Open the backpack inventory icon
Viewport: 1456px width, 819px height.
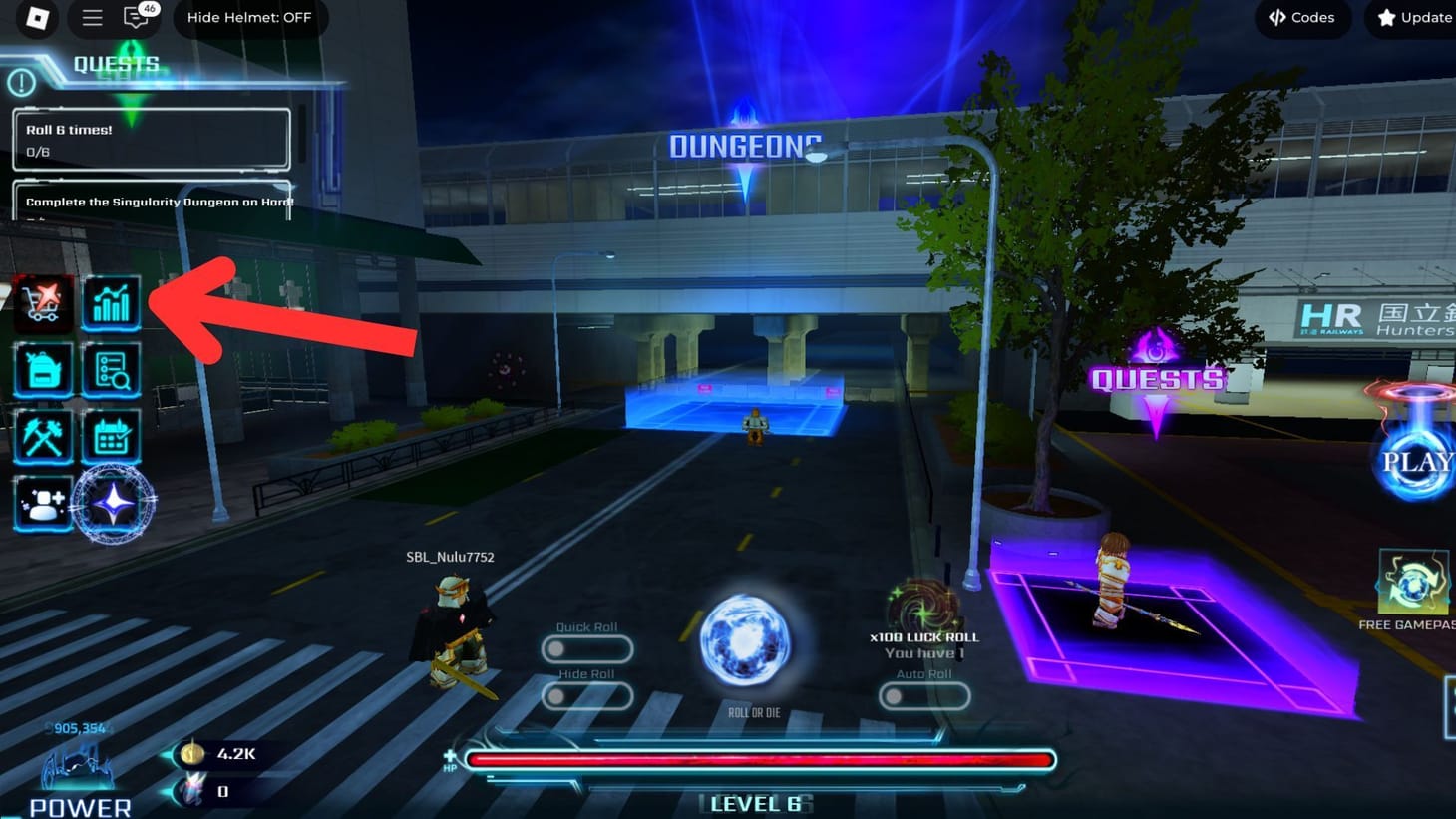(44, 370)
